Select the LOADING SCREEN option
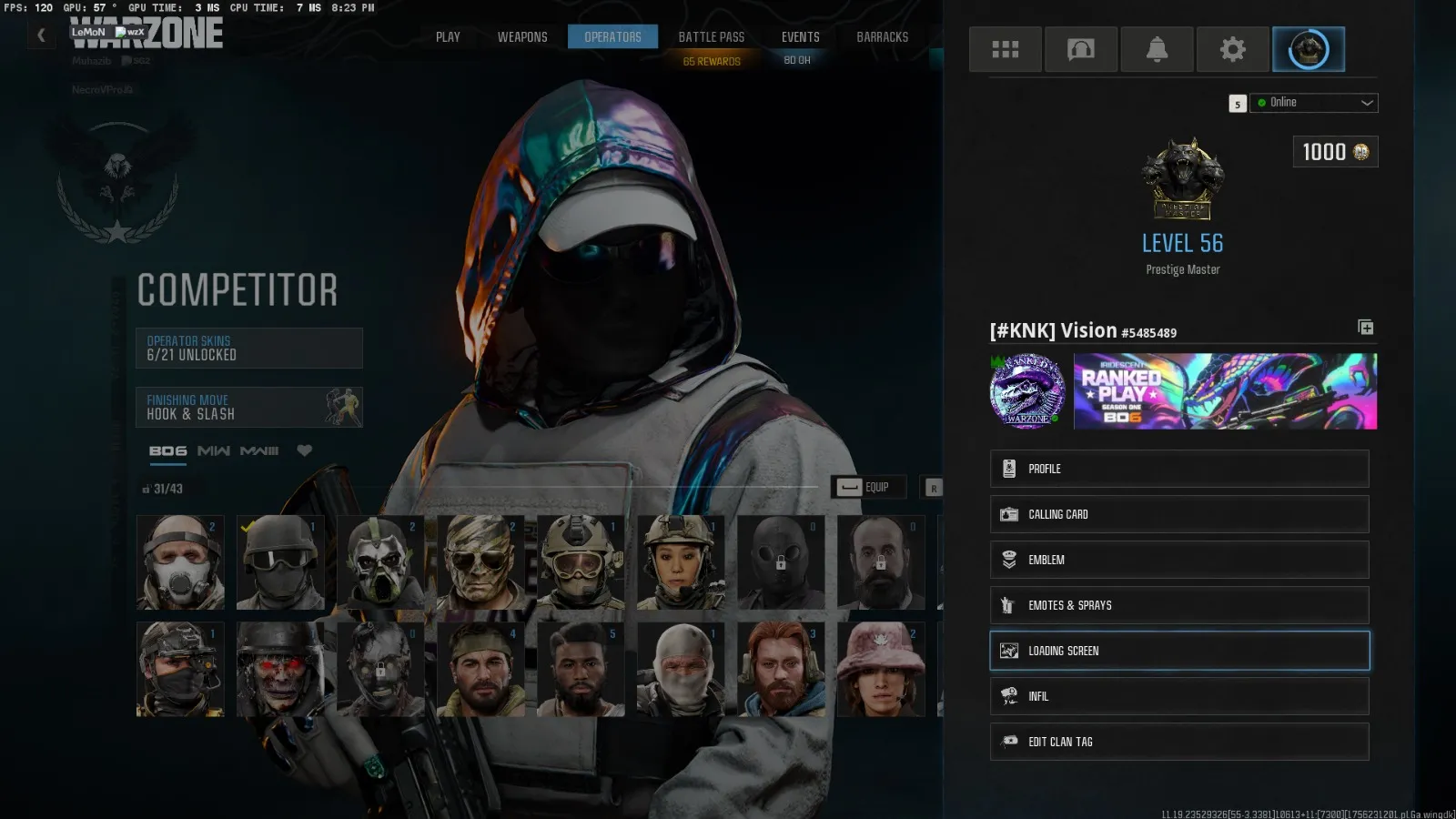The image size is (1456, 819). pos(1178,650)
